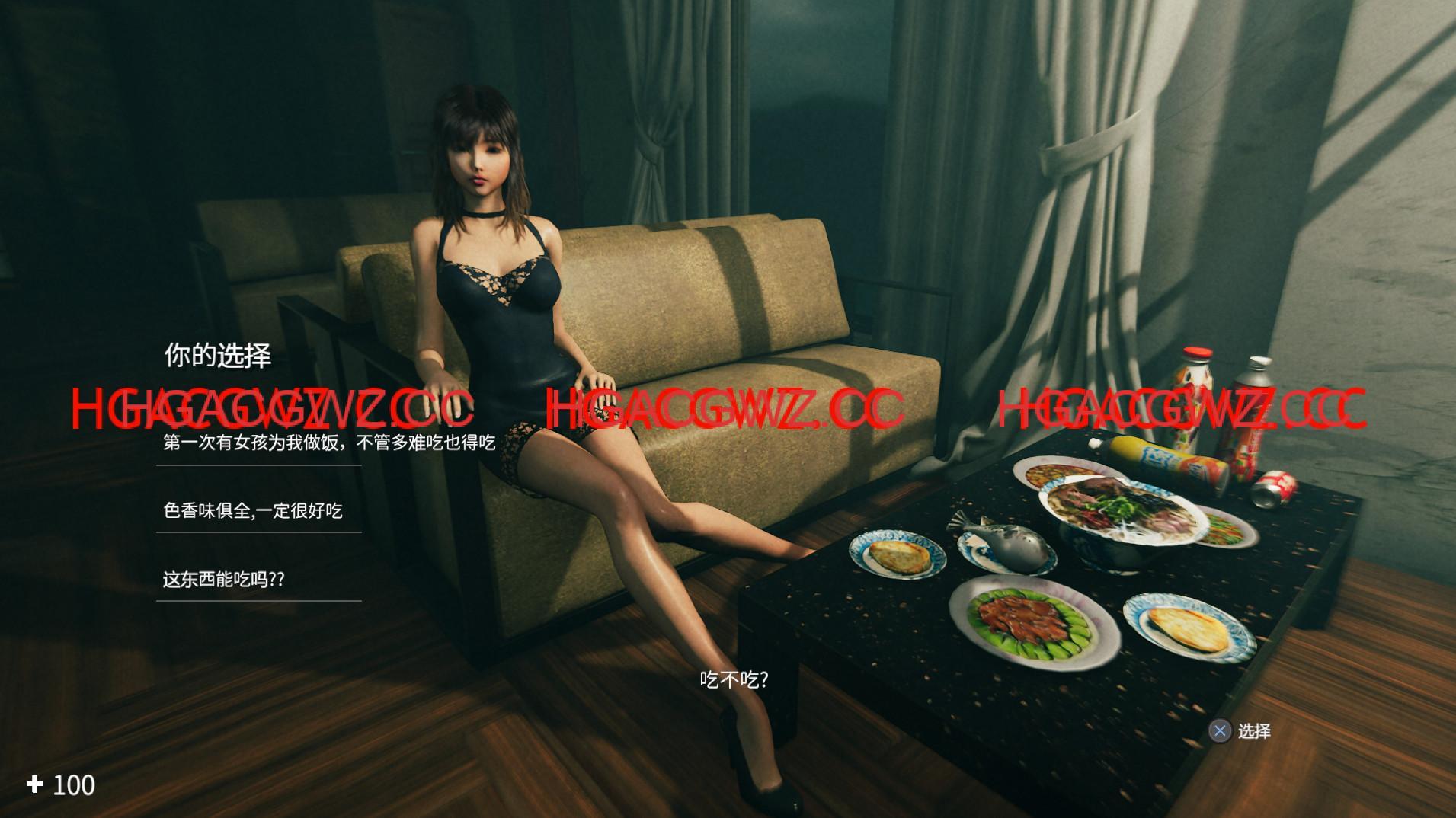Click the plus icon beside the 100 counter
This screenshot has width=1456, height=818.
coord(34,784)
